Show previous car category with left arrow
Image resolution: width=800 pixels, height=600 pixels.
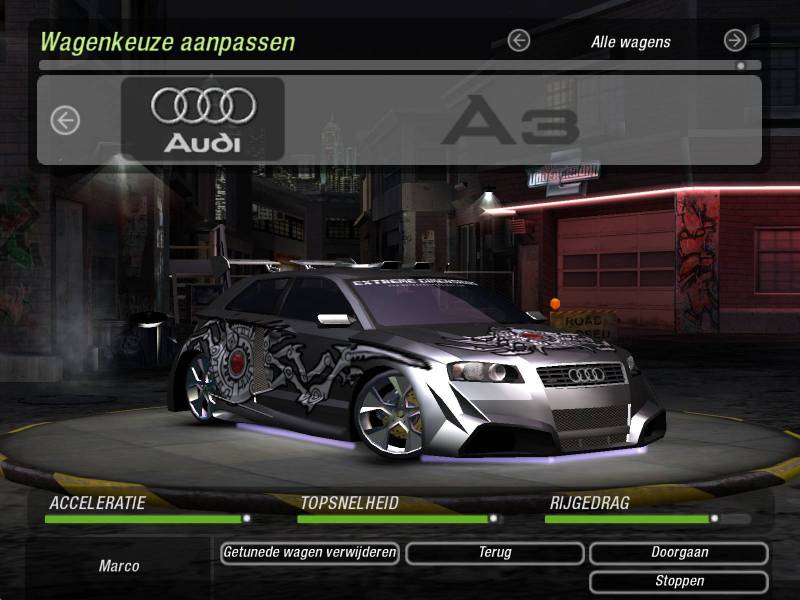(x=518, y=41)
